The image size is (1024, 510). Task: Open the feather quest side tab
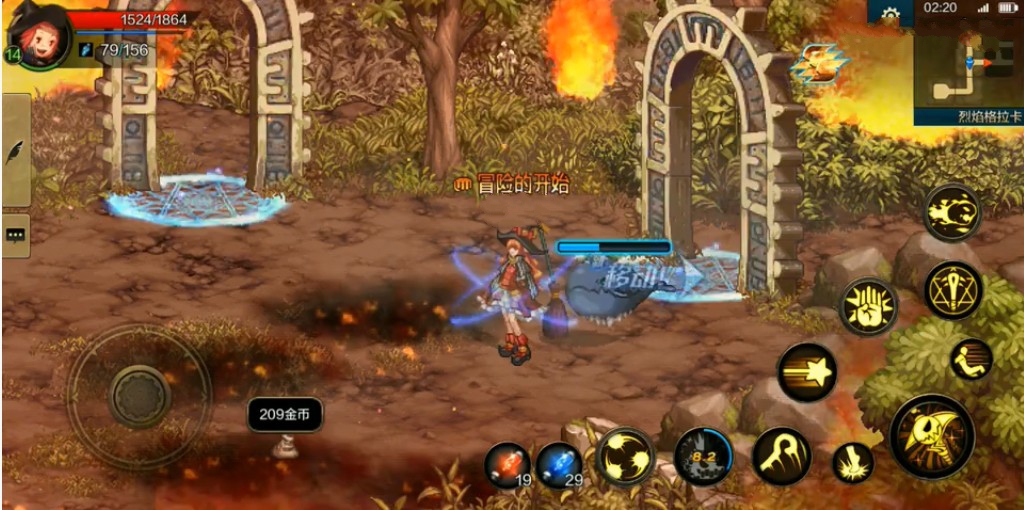pos(16,151)
